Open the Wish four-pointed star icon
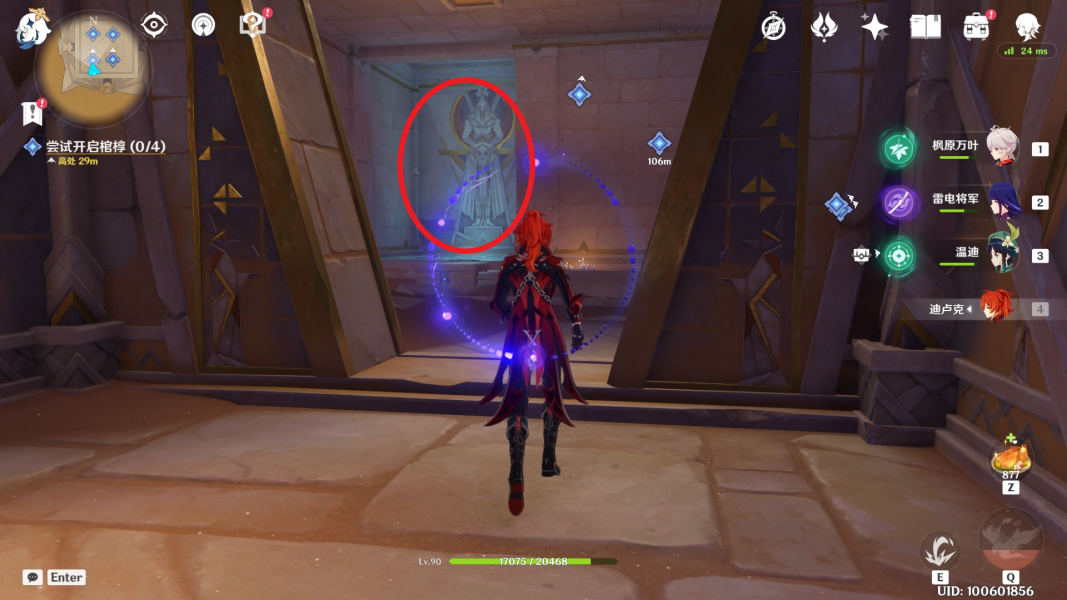 (x=875, y=27)
